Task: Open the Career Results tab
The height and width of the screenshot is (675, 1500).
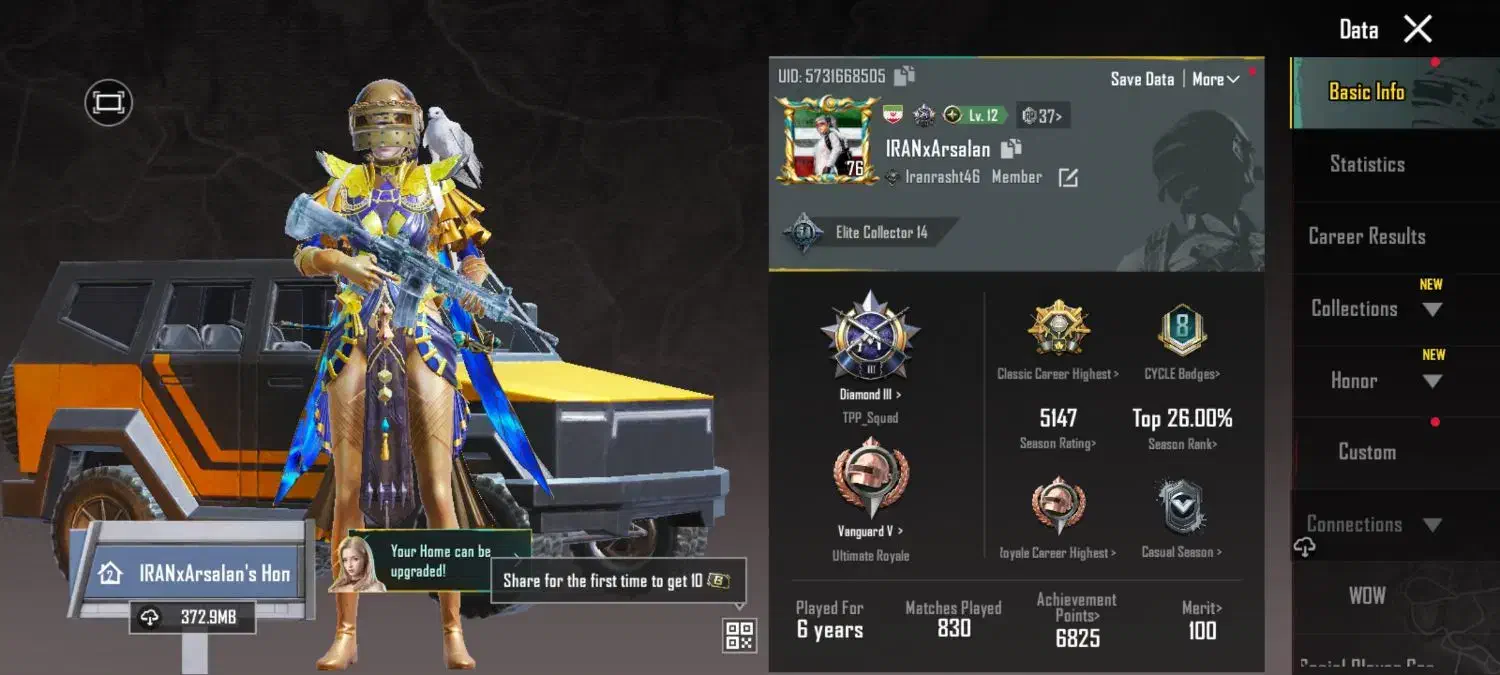Action: [x=1367, y=236]
